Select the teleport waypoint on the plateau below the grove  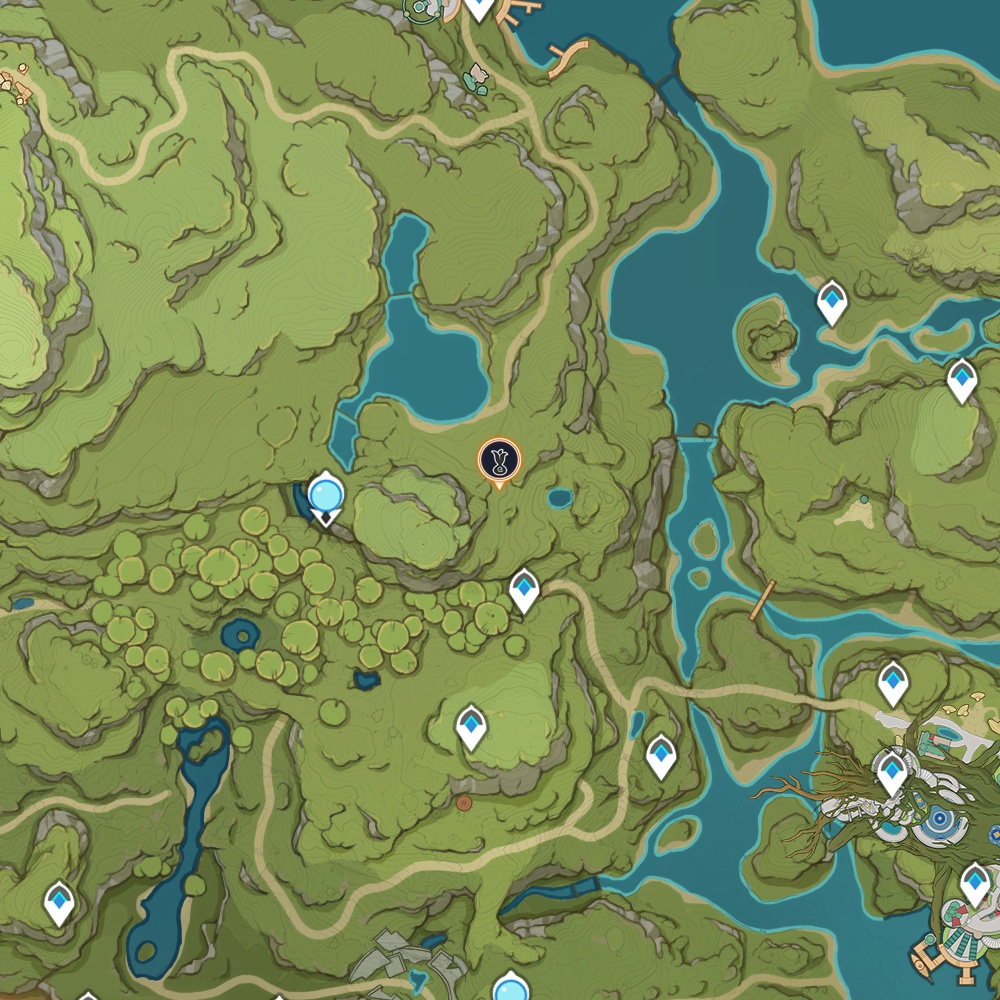point(471,726)
